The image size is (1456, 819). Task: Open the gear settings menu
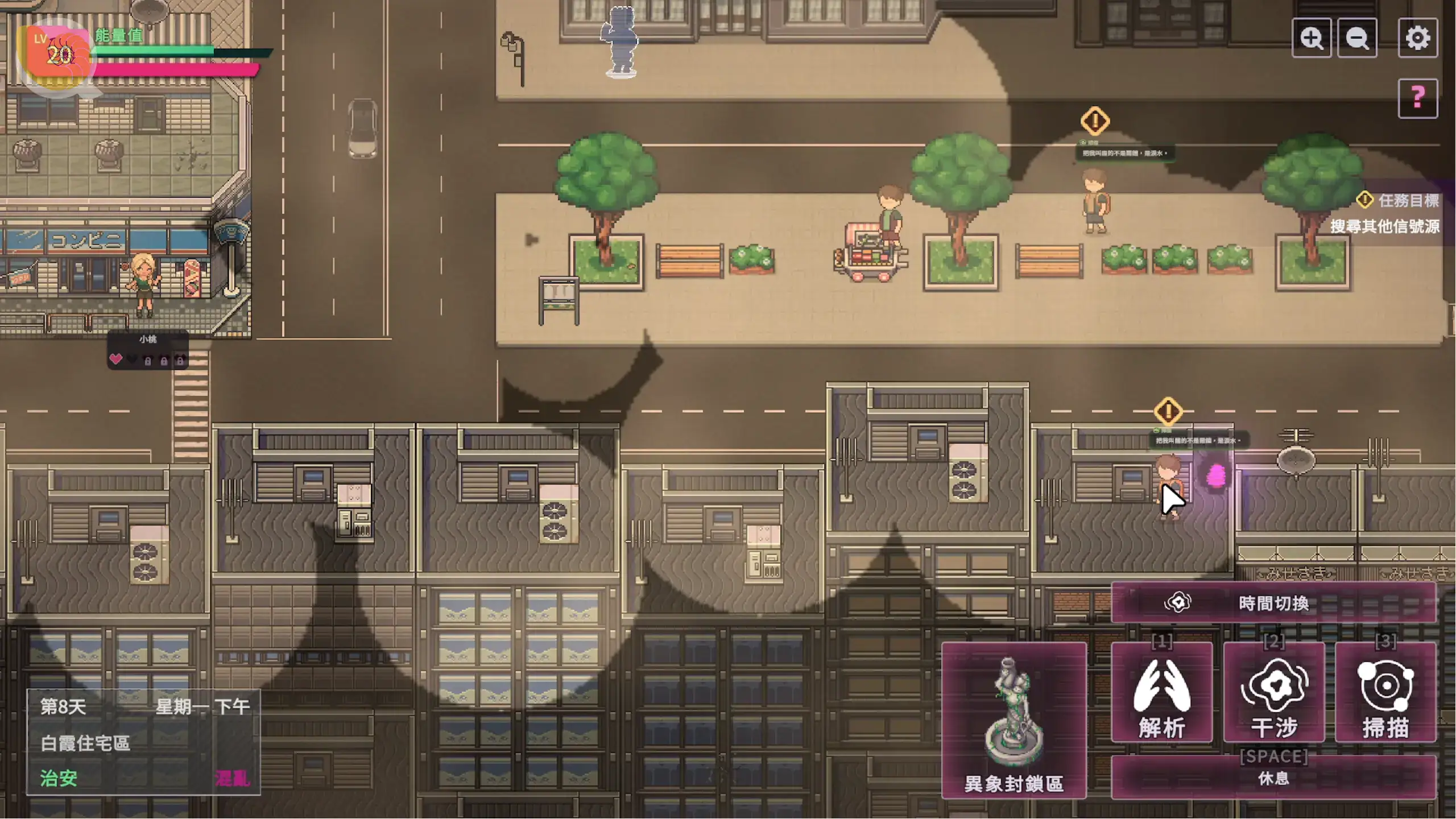pos(1417,38)
